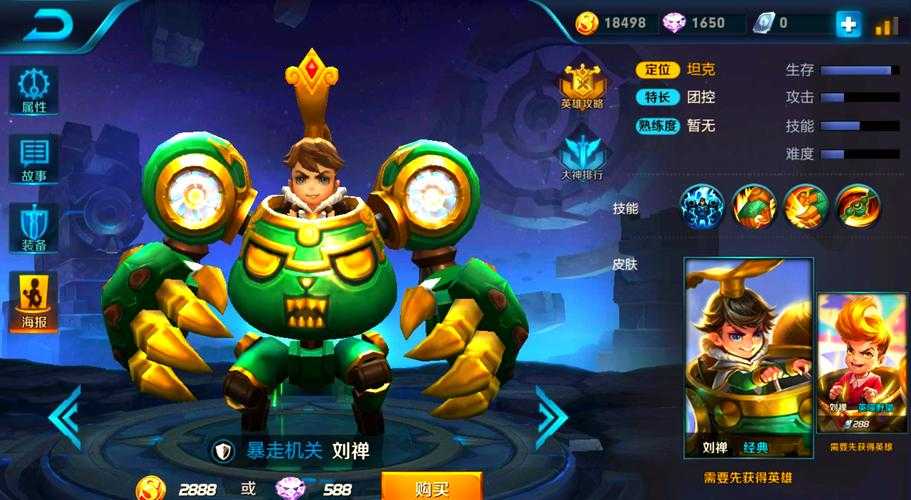
Task: Open the 属性 attributes tab
Action: [34, 90]
